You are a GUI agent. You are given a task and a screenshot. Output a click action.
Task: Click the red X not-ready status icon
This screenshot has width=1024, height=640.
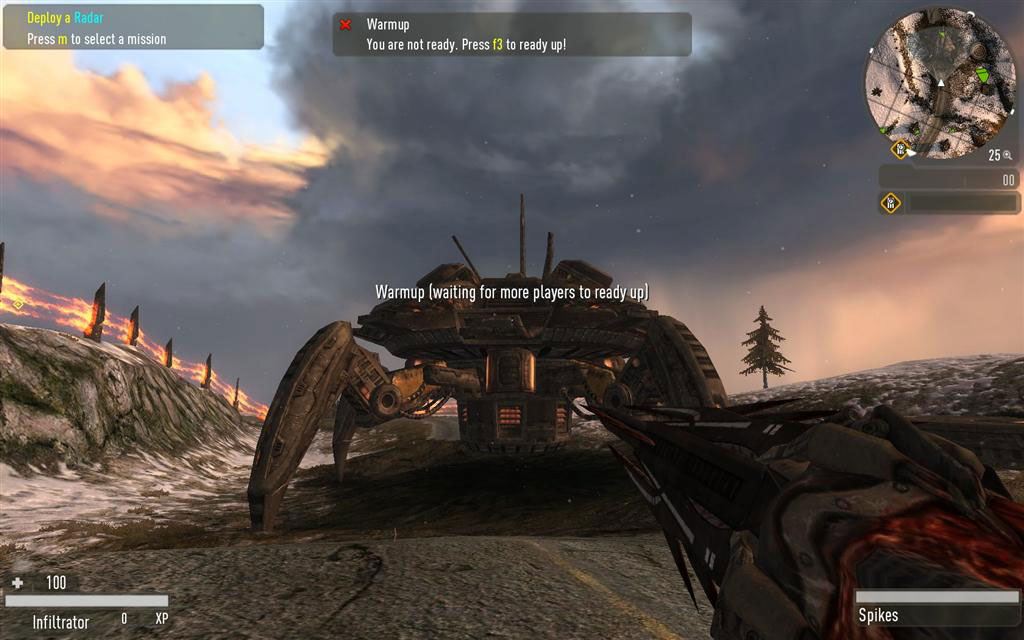coord(346,25)
